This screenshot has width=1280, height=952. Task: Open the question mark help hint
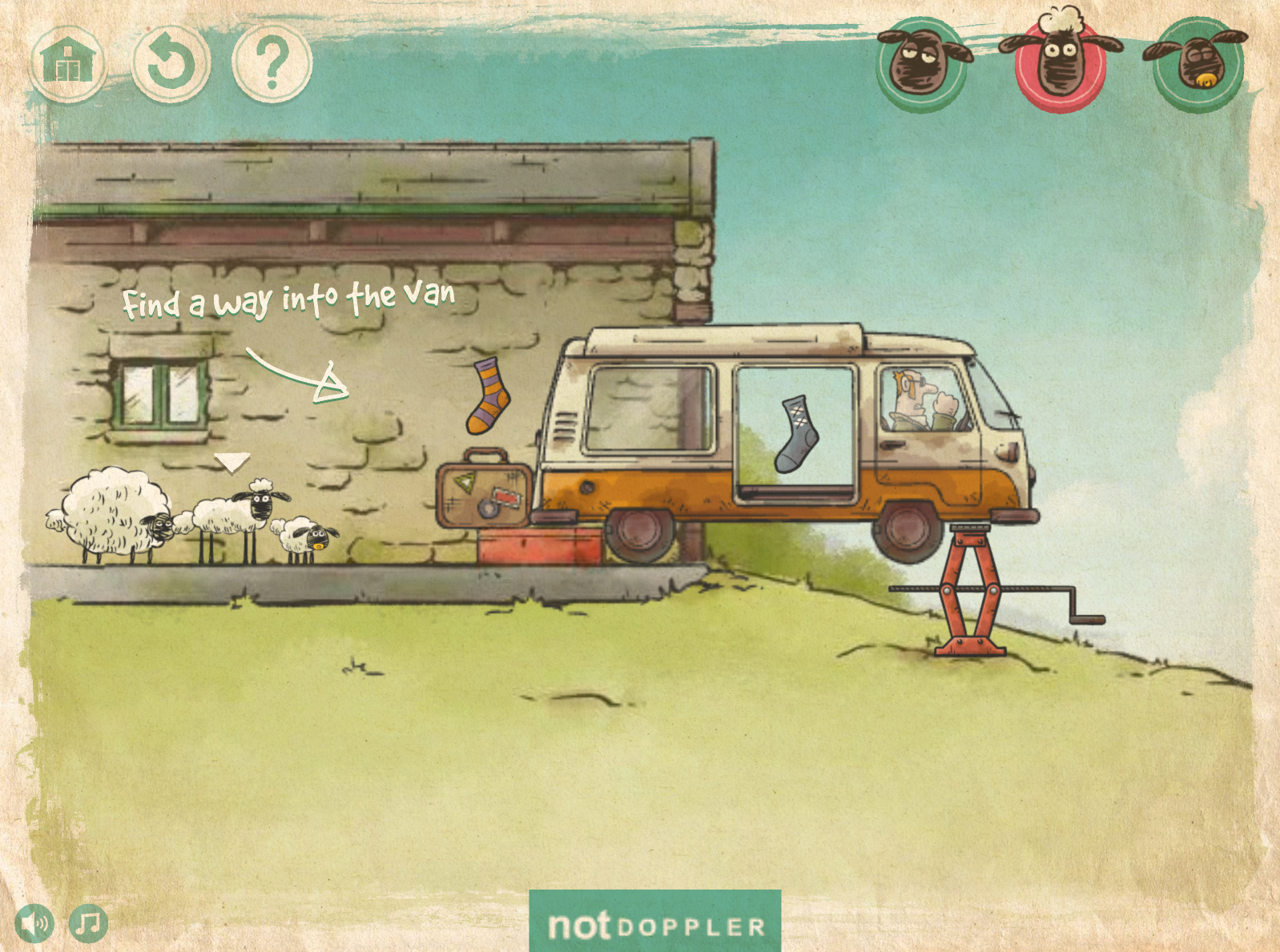click(272, 62)
